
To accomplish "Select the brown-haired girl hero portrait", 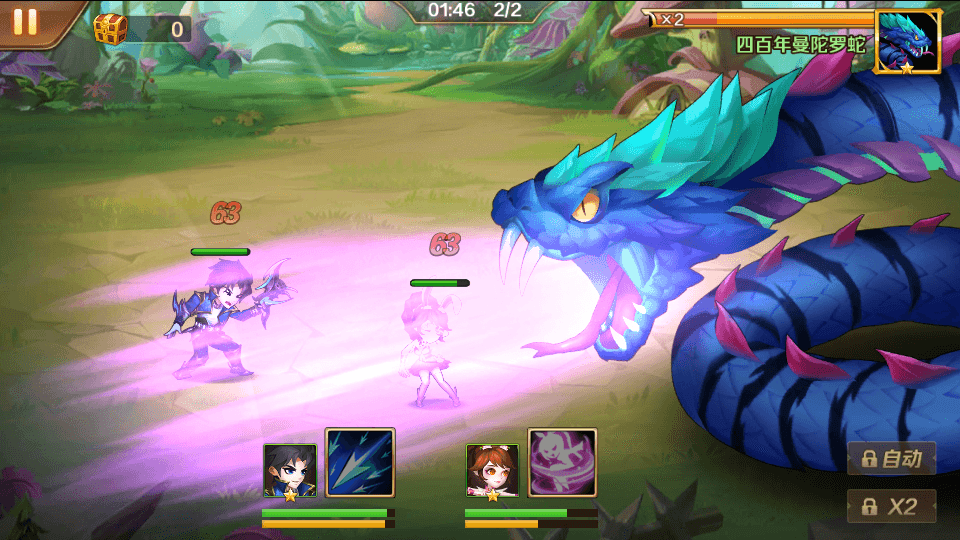I will click(x=492, y=470).
